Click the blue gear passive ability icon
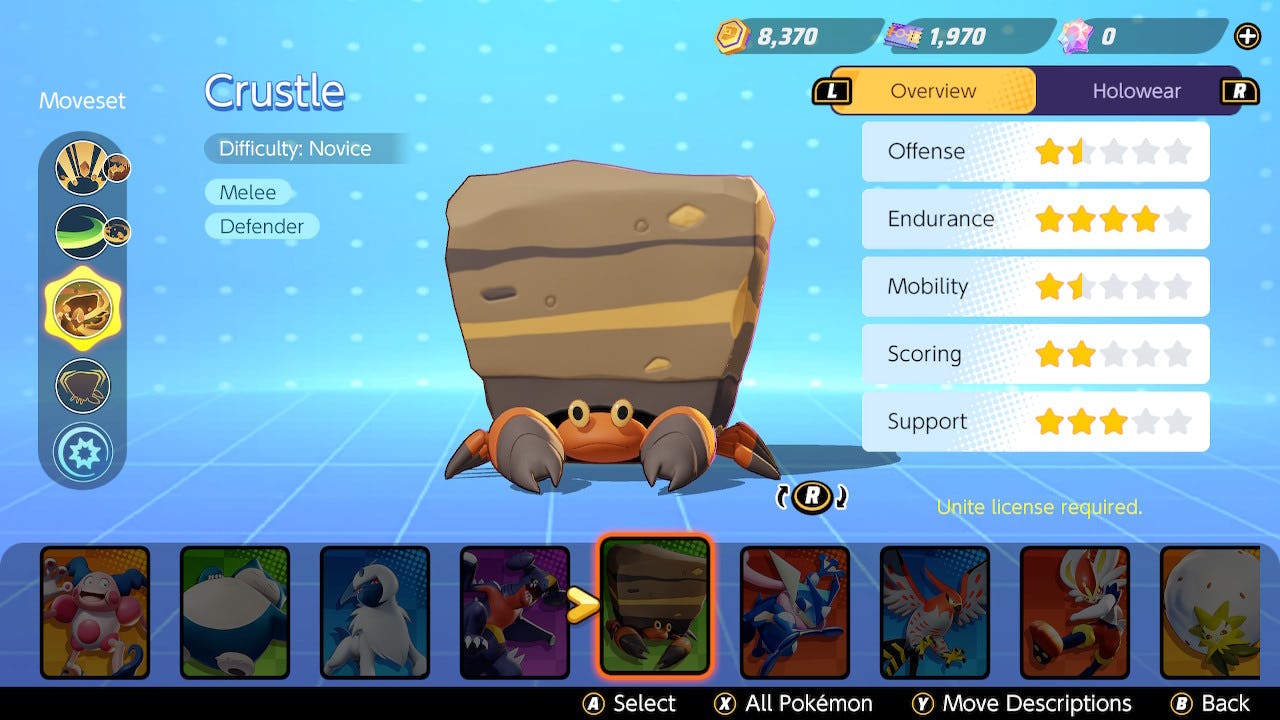The image size is (1280, 720). [x=82, y=451]
